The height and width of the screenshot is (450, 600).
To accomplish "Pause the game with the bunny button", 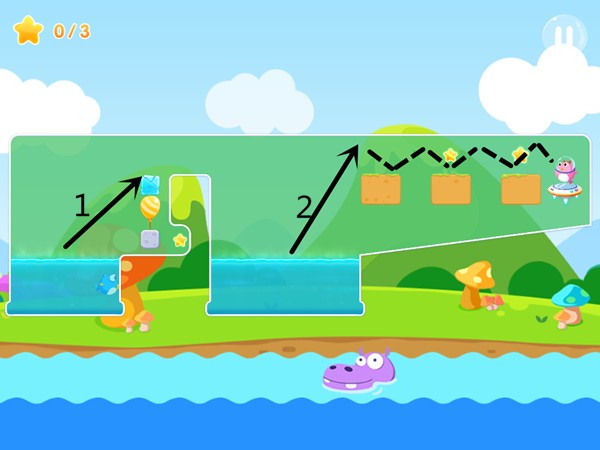I will point(564,36).
